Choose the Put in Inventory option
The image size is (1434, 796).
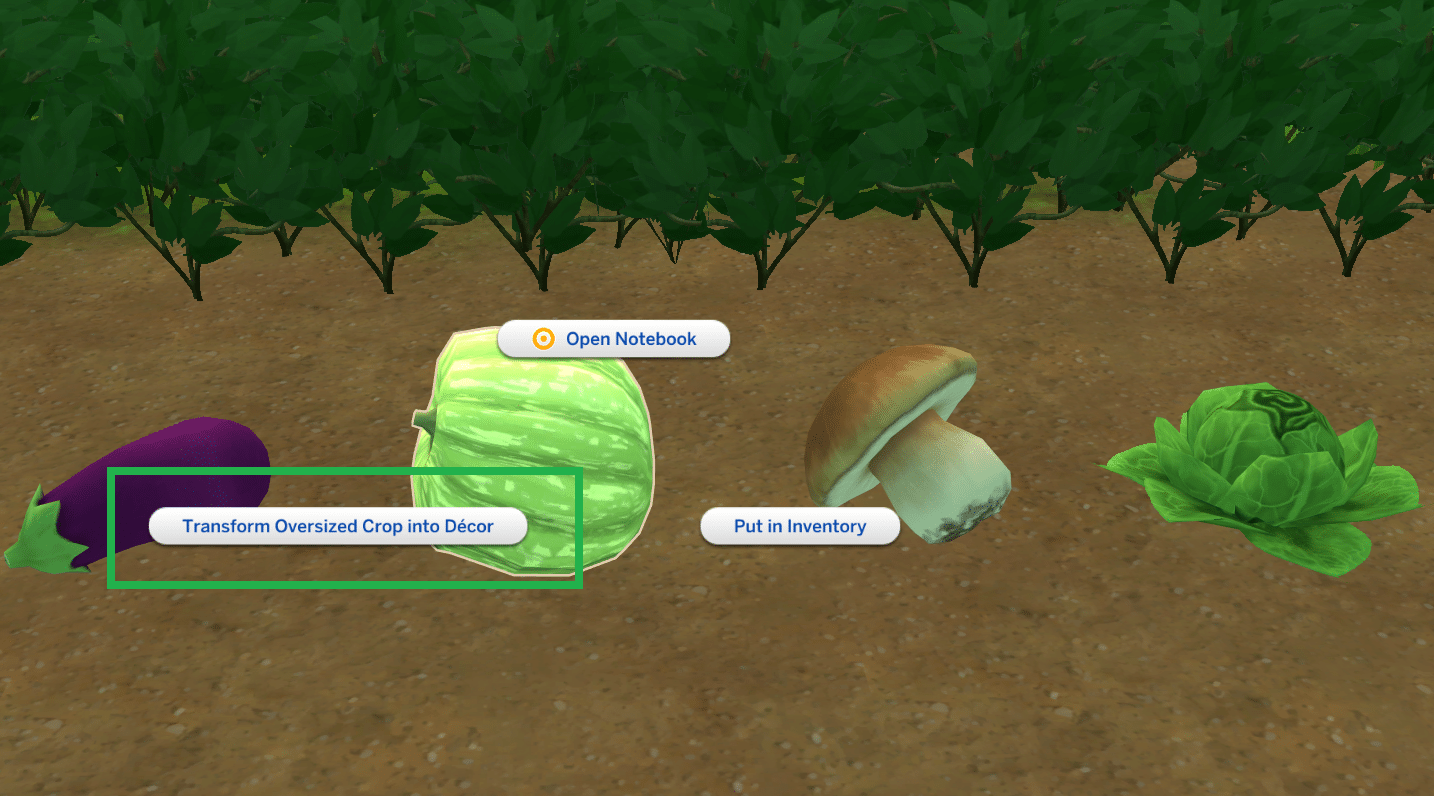coord(800,526)
